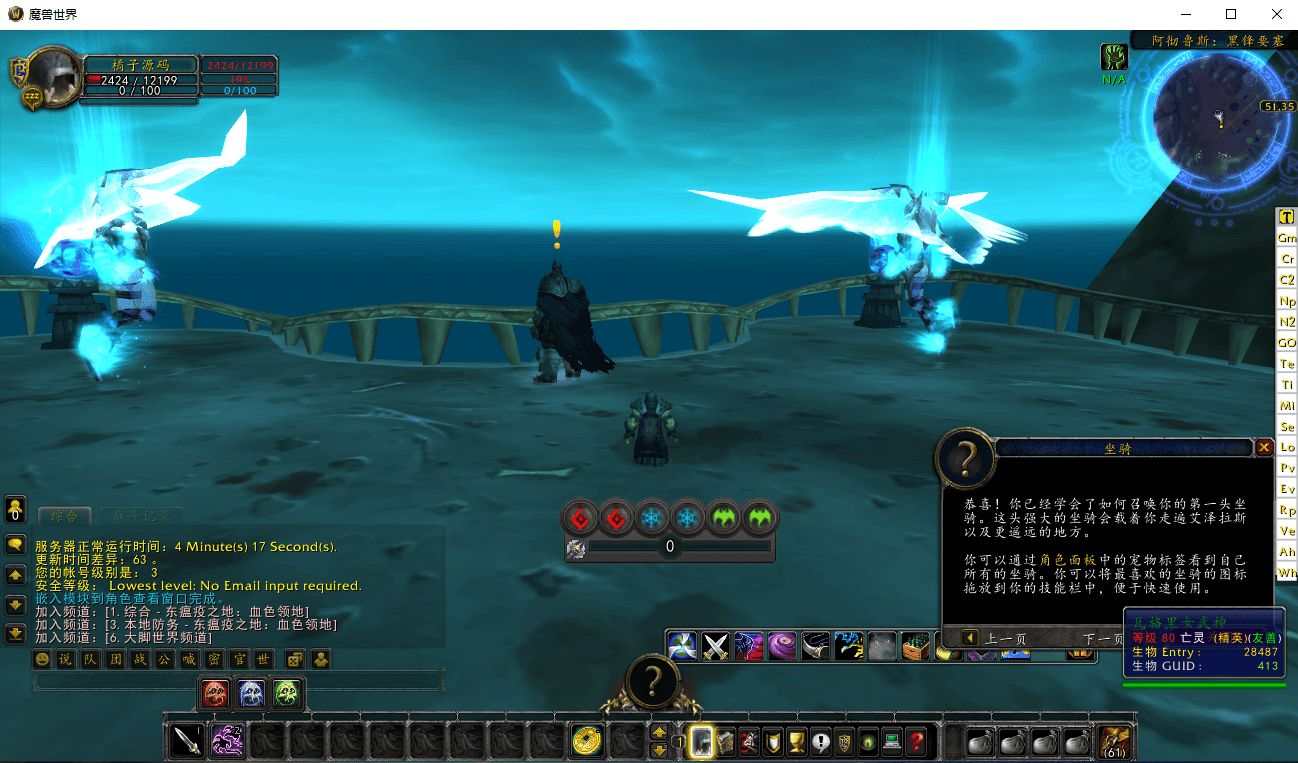Select the crossed swords ability icon
The width and height of the screenshot is (1298, 763).
715,645
